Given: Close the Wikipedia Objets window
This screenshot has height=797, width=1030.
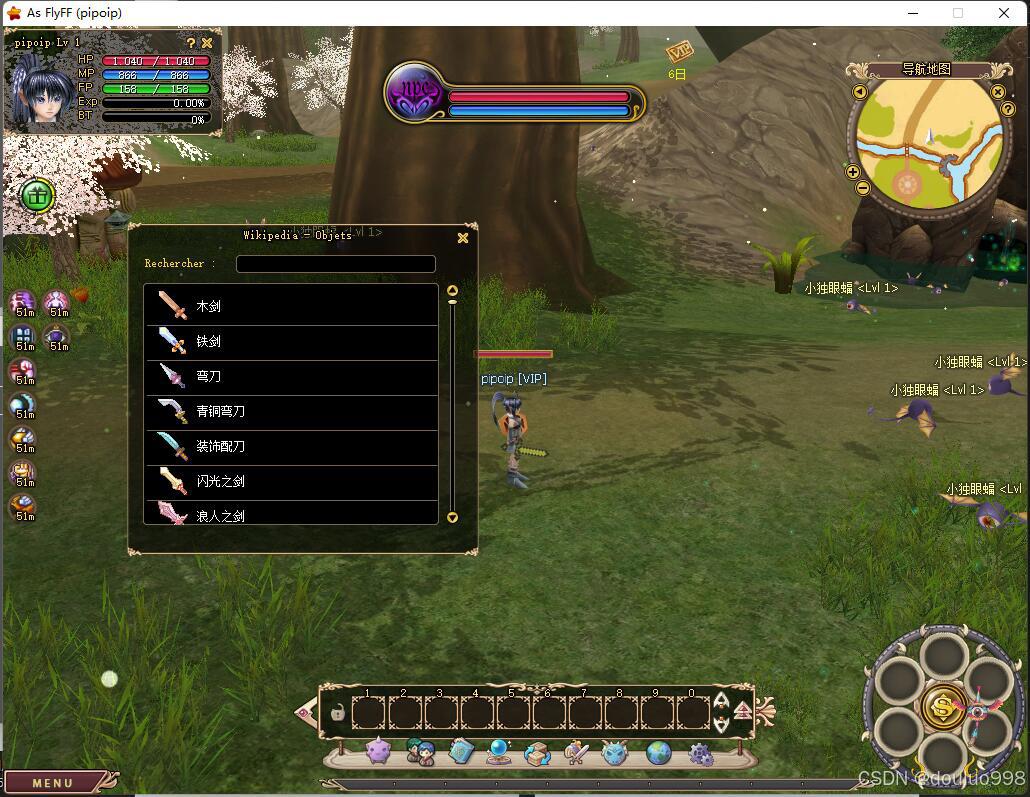Looking at the screenshot, I should [463, 238].
